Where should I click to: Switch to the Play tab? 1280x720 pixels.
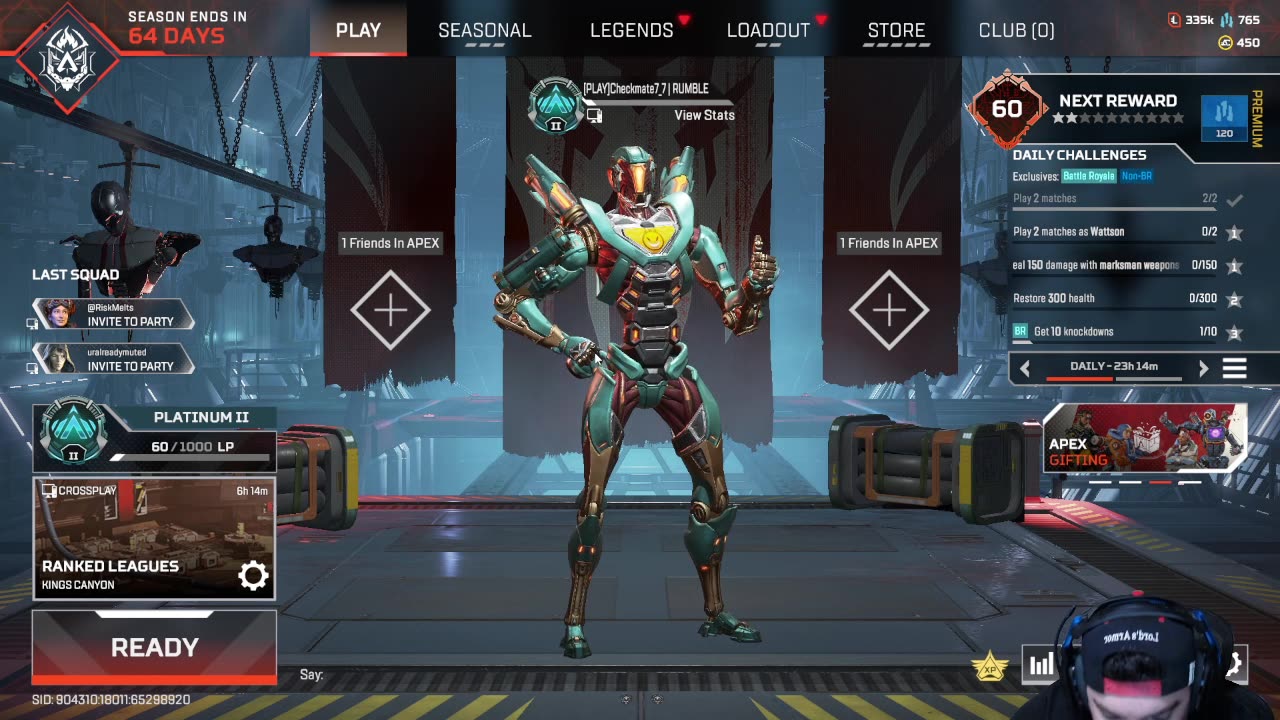click(358, 30)
